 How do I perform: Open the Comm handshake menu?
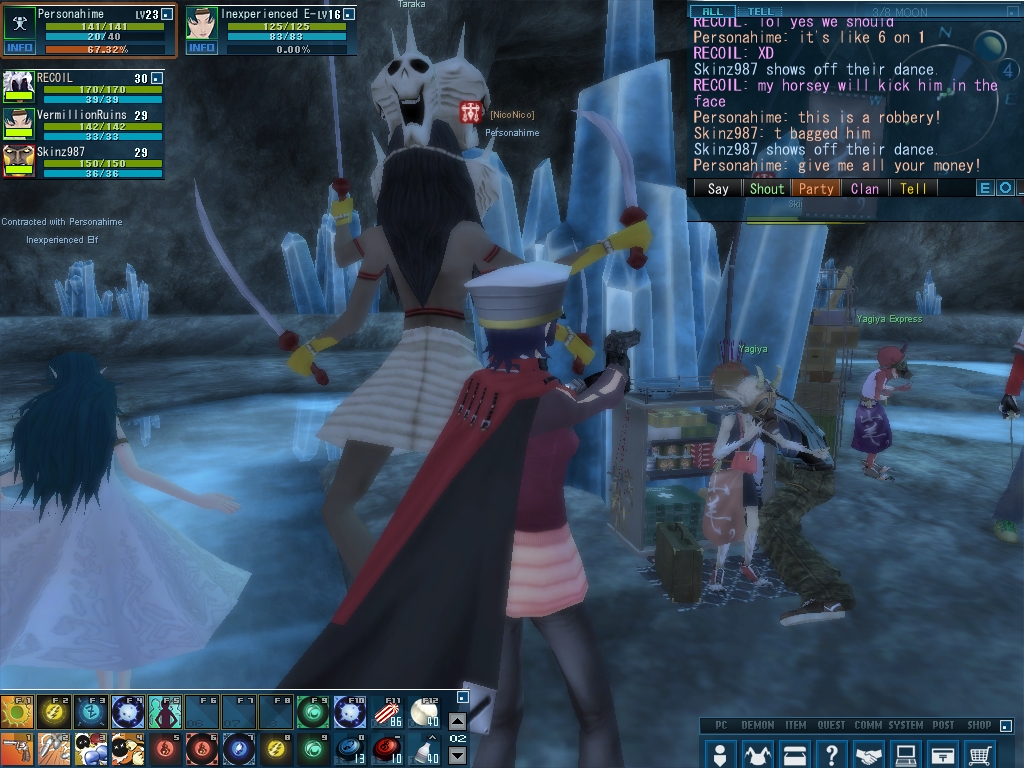click(870, 753)
